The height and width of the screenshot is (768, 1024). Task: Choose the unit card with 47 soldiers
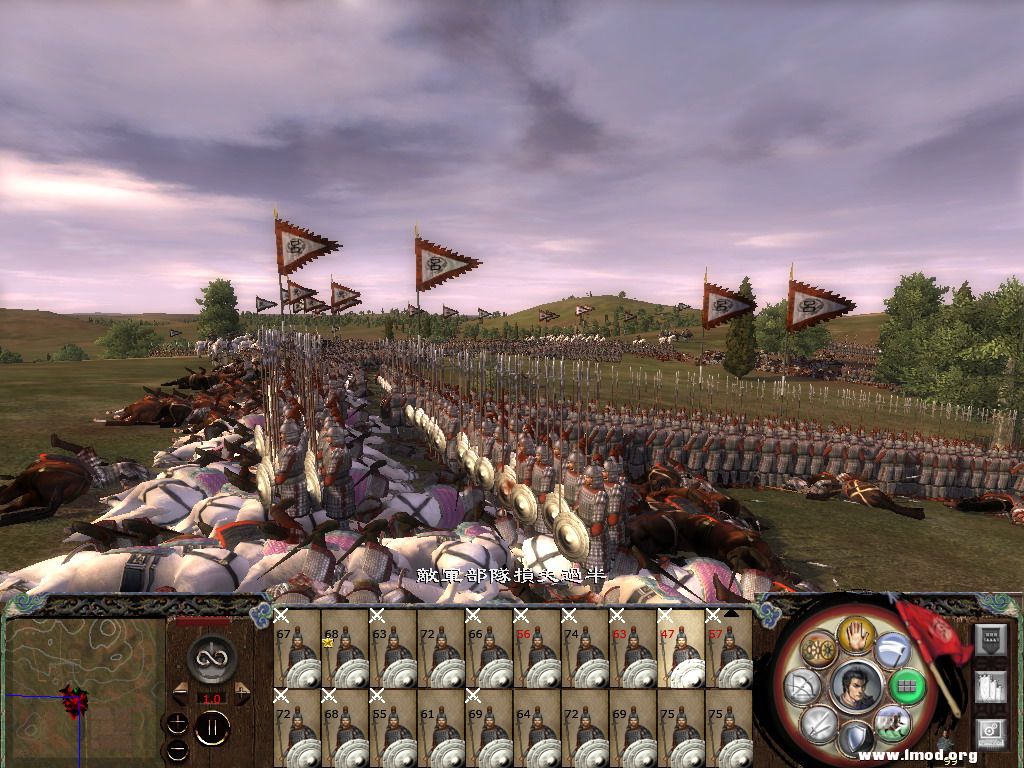(x=680, y=648)
